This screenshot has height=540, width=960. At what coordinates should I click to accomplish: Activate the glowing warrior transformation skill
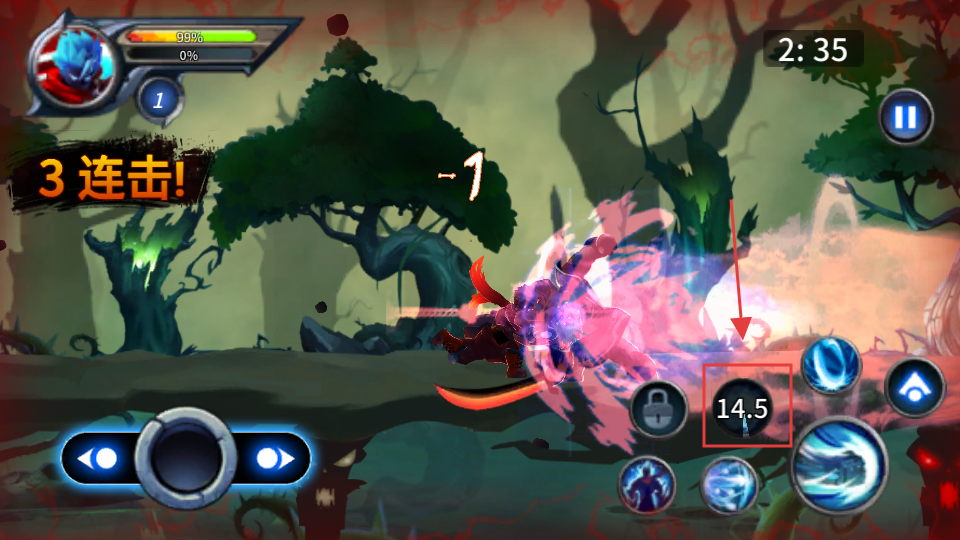647,485
